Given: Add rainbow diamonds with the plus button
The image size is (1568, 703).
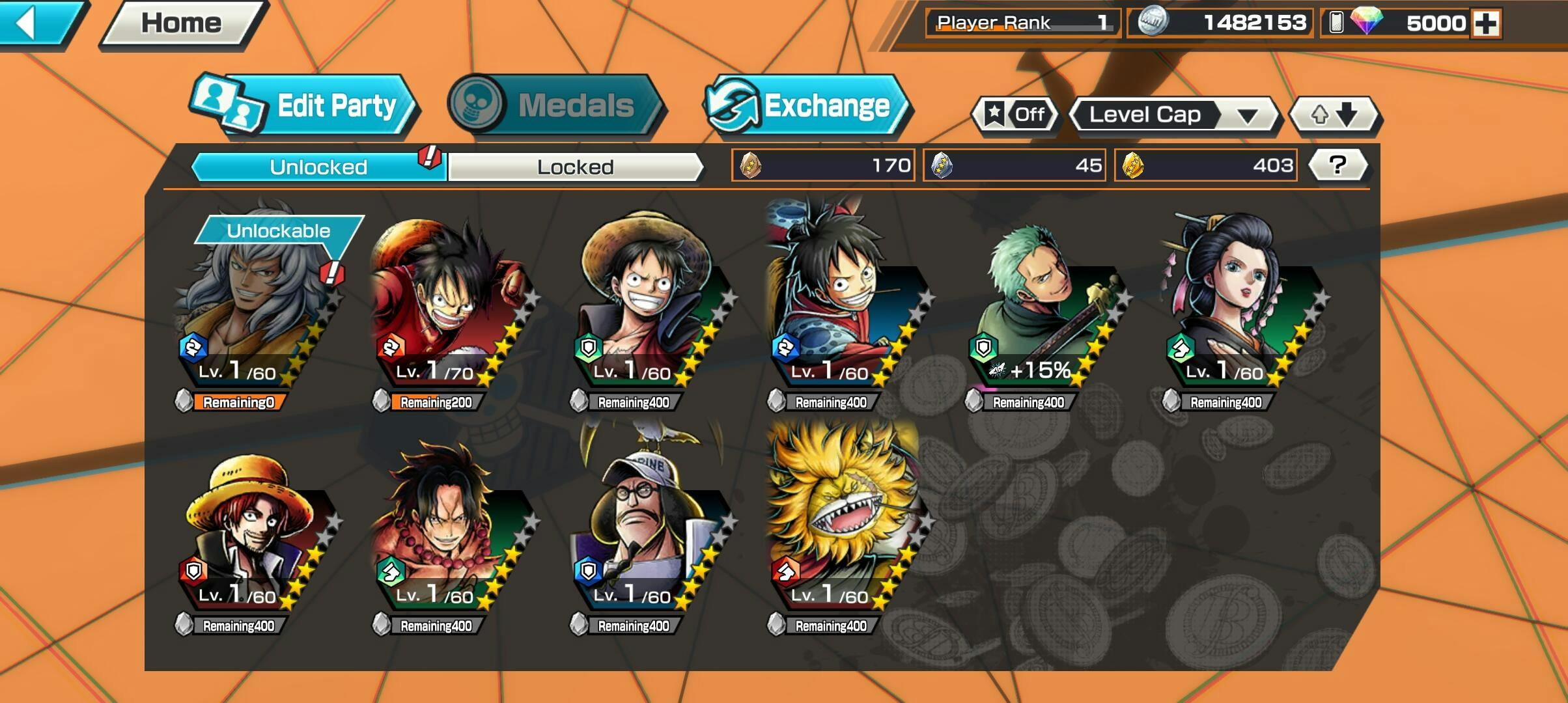Looking at the screenshot, I should [1486, 23].
